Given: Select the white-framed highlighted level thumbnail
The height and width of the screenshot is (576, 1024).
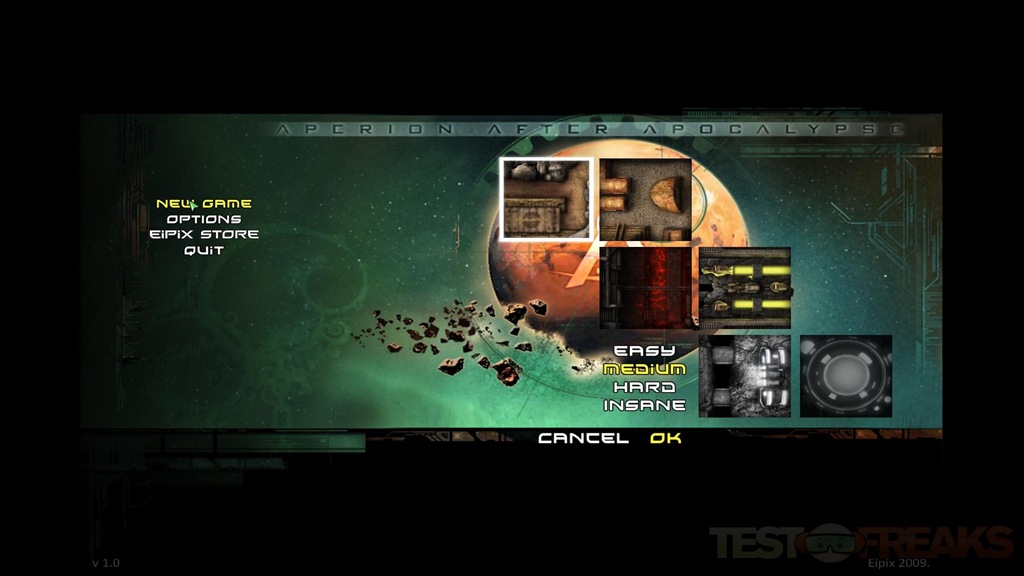Looking at the screenshot, I should 546,199.
